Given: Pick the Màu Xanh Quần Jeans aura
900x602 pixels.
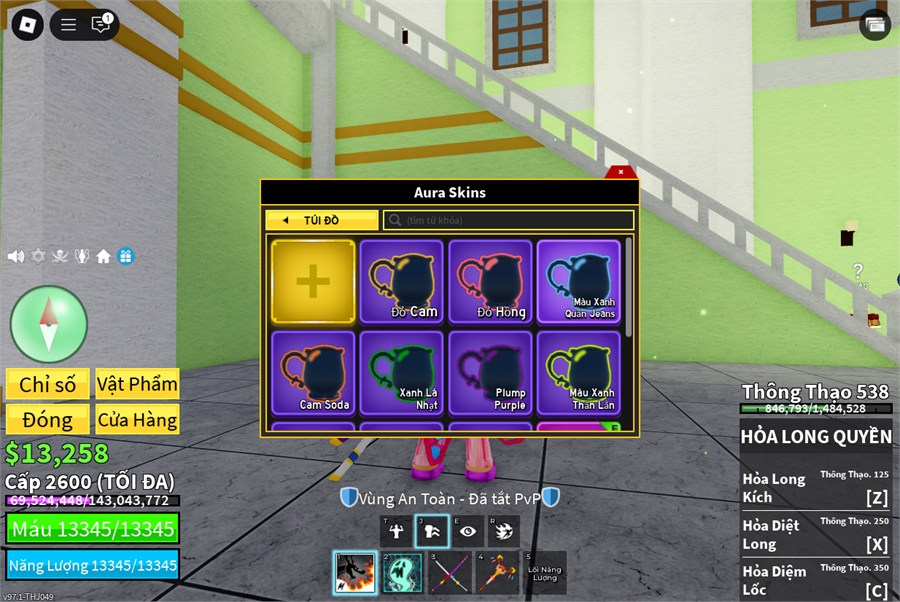Looking at the screenshot, I should 579,282.
